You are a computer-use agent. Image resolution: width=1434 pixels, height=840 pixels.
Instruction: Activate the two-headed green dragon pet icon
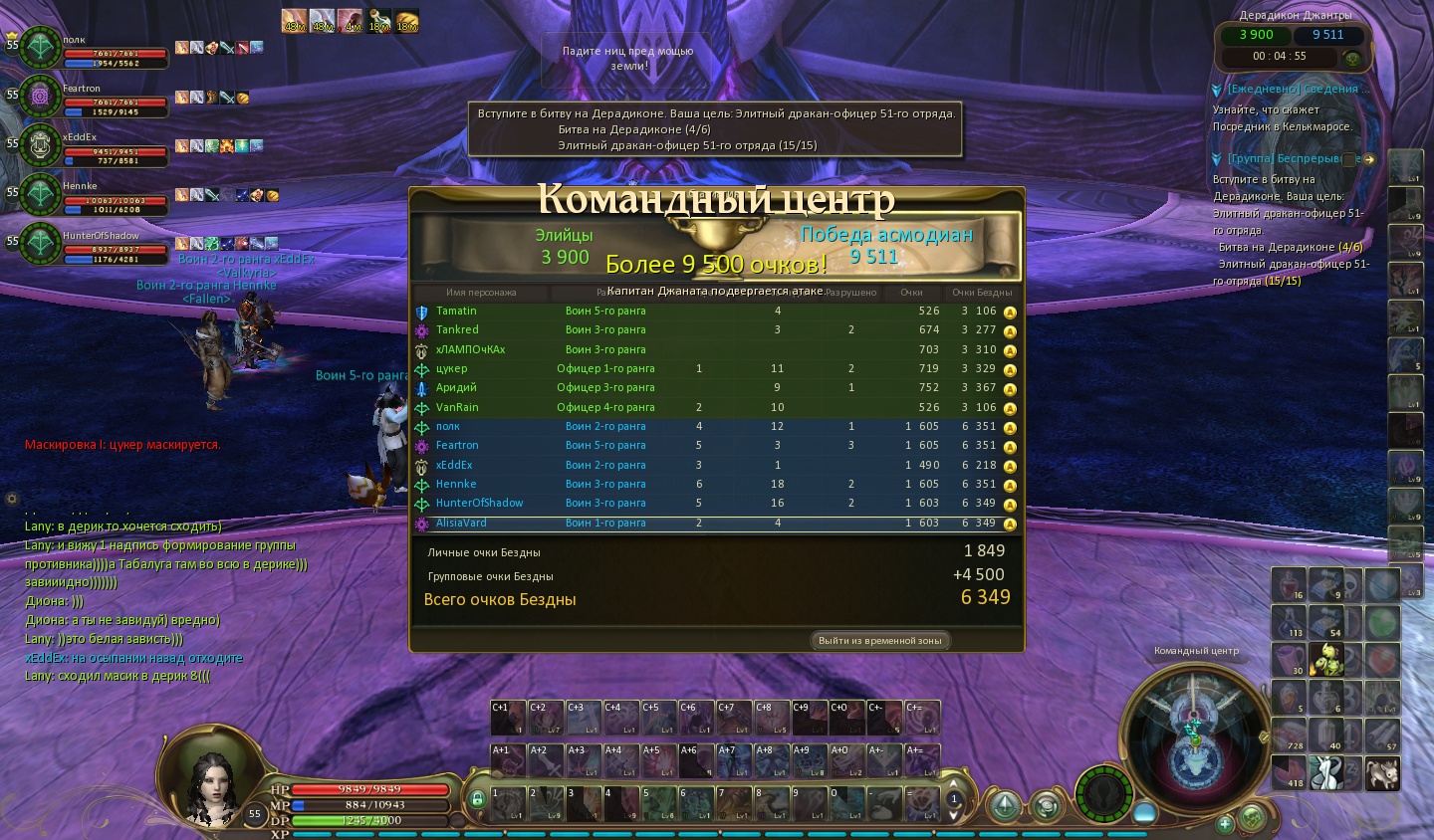tap(1327, 659)
